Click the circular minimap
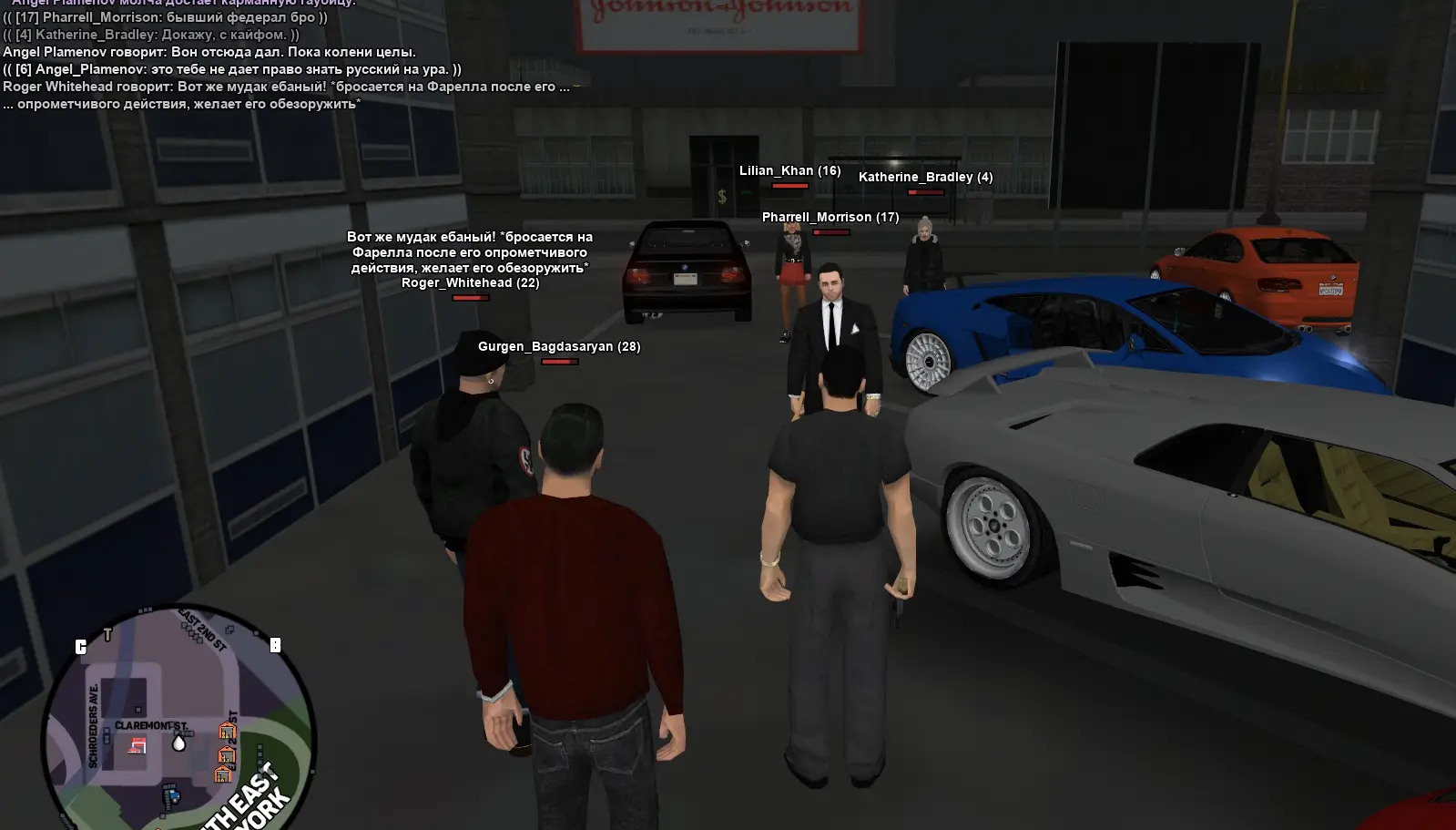 pos(178,720)
